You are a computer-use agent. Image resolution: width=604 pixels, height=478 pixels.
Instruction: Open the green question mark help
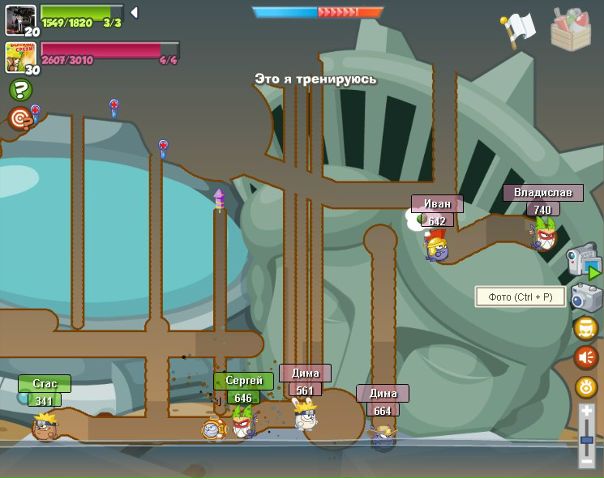[x=20, y=90]
